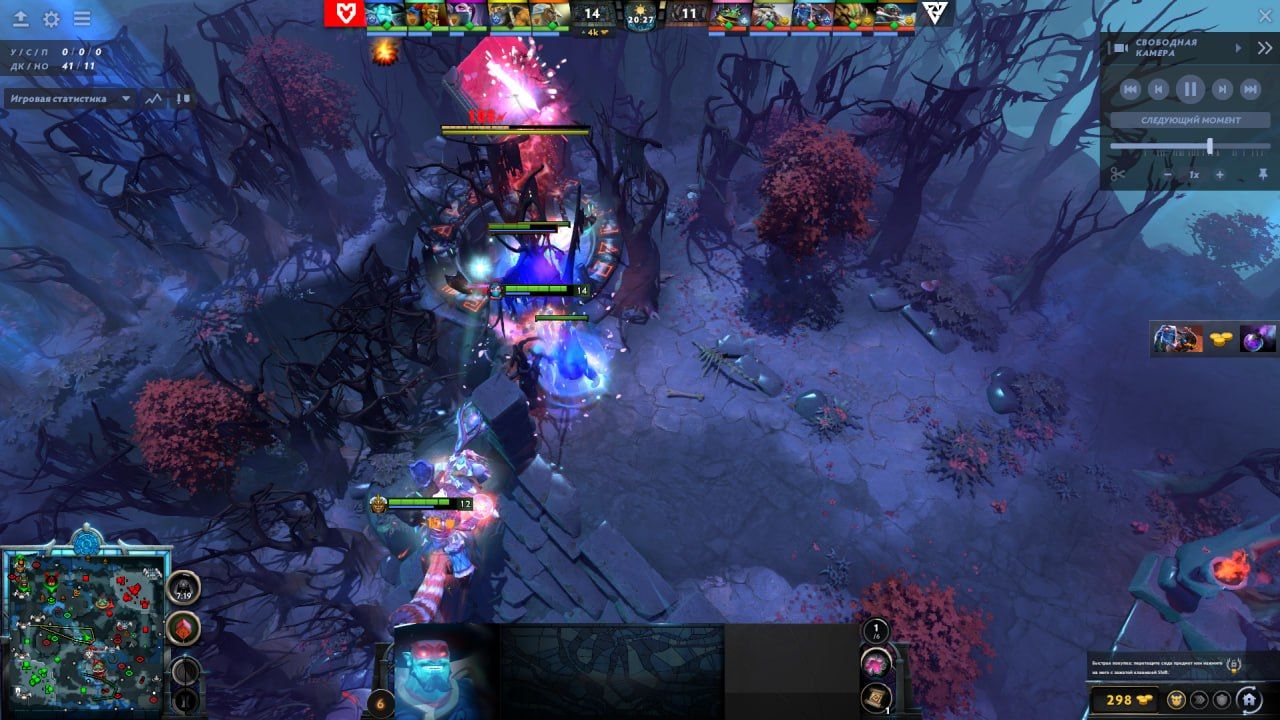Increase playback speed with the plus button
This screenshot has width=1280, height=720.
[1219, 174]
